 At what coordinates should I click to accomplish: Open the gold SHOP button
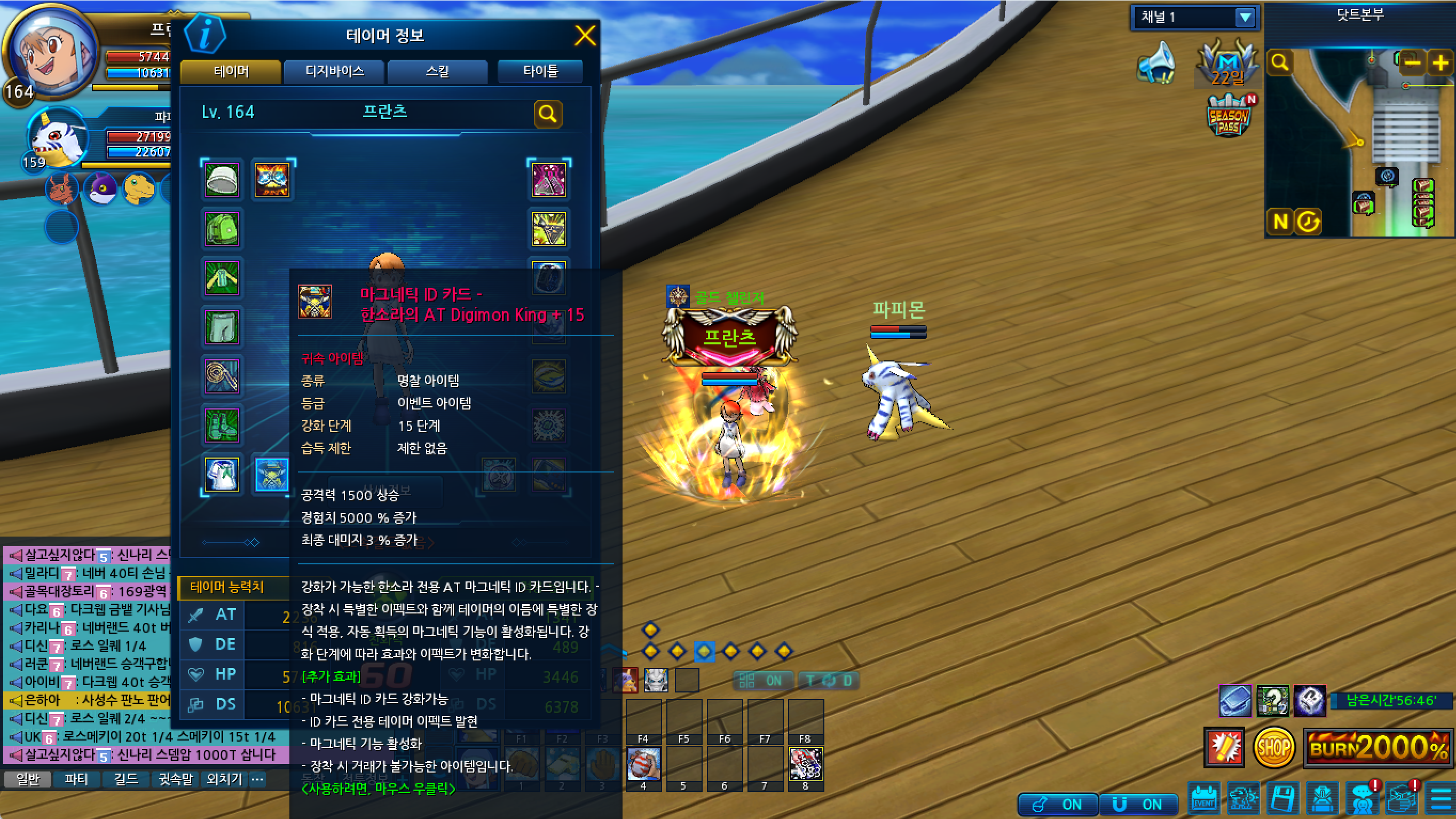1273,747
